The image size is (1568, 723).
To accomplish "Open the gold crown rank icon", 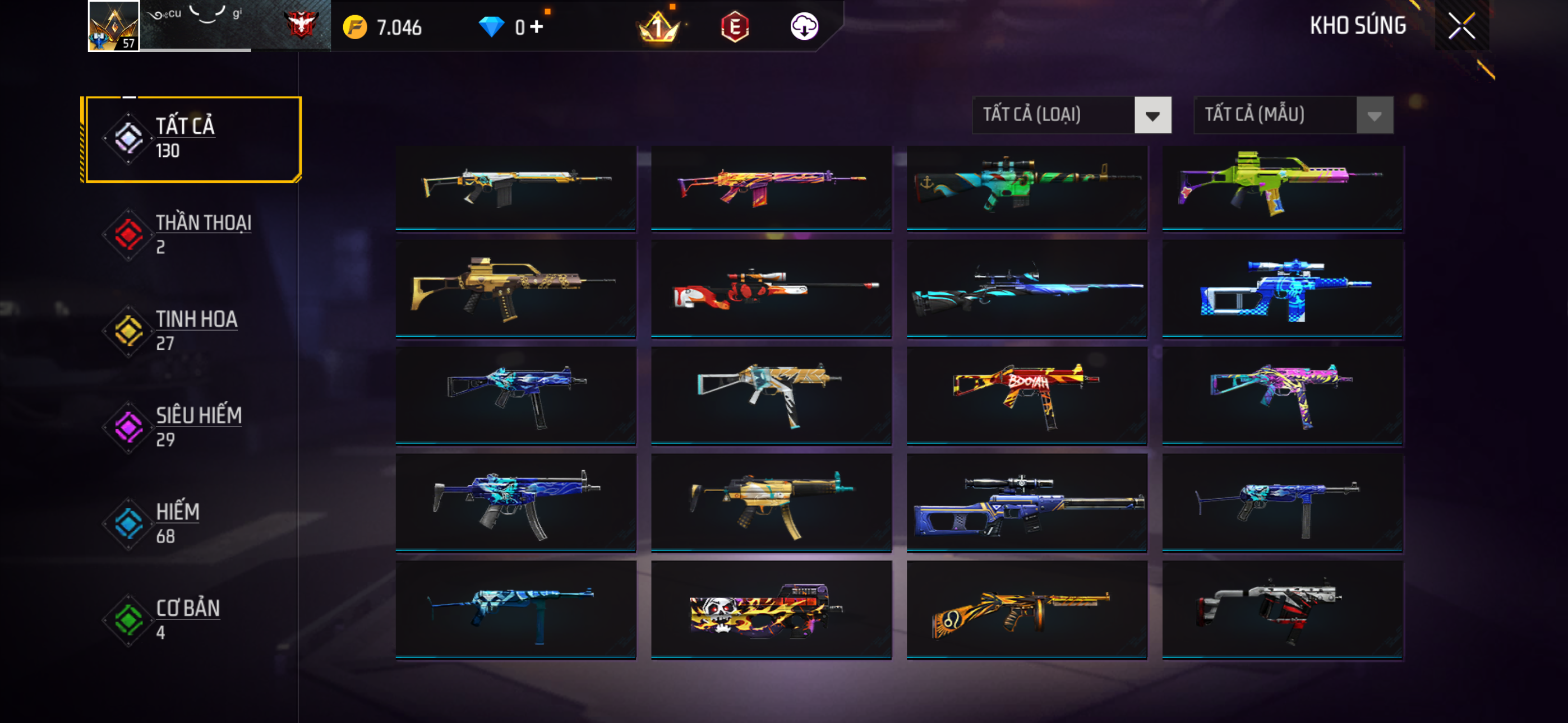I will point(658,27).
